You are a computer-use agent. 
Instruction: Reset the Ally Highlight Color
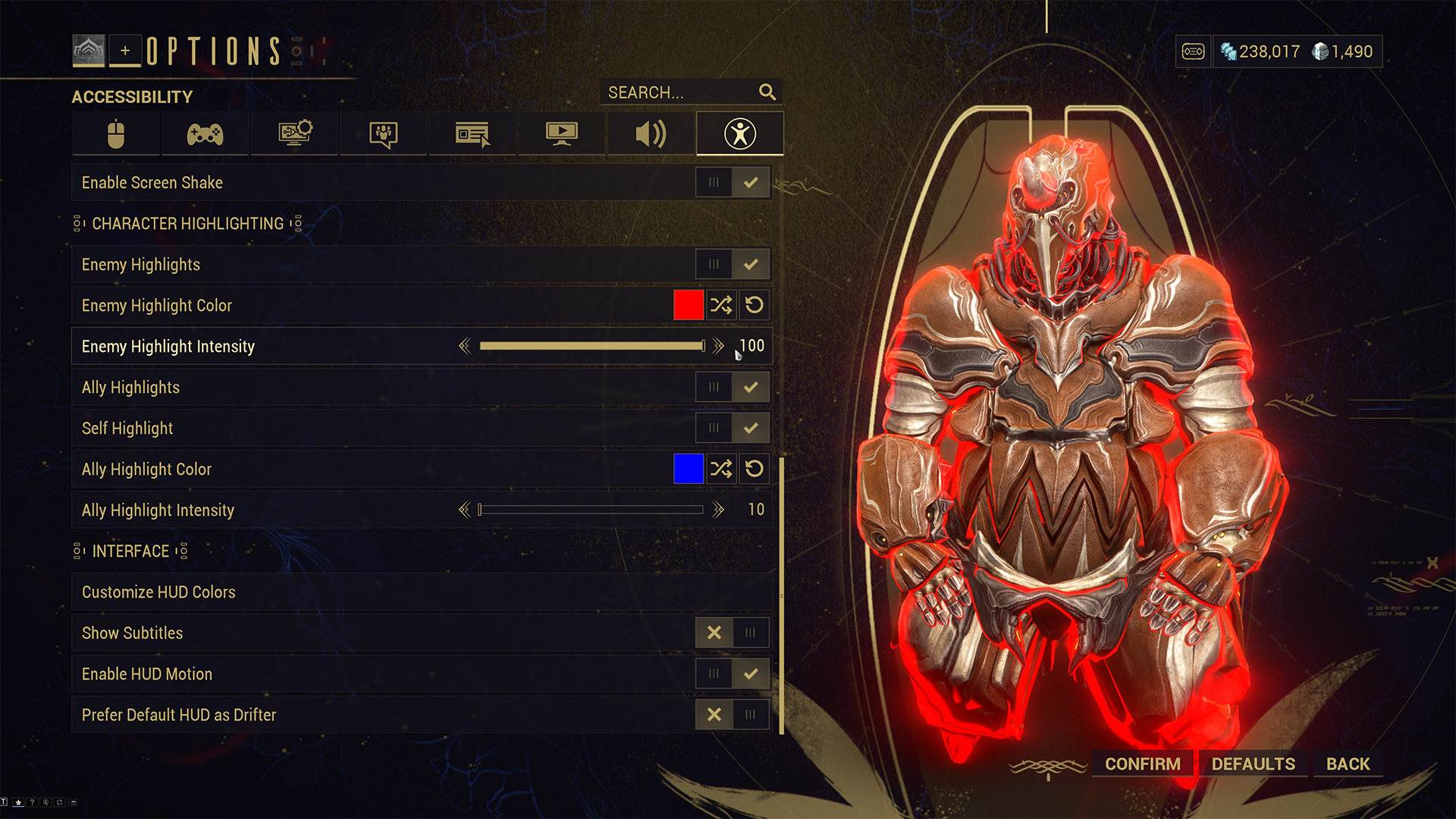[x=755, y=469]
